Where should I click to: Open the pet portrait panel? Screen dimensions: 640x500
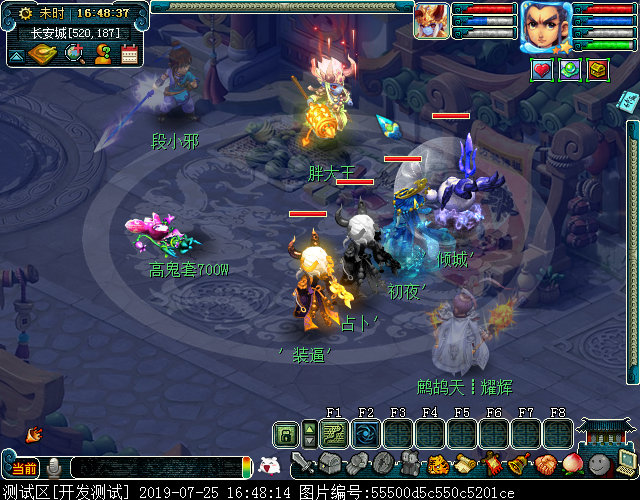(431, 20)
